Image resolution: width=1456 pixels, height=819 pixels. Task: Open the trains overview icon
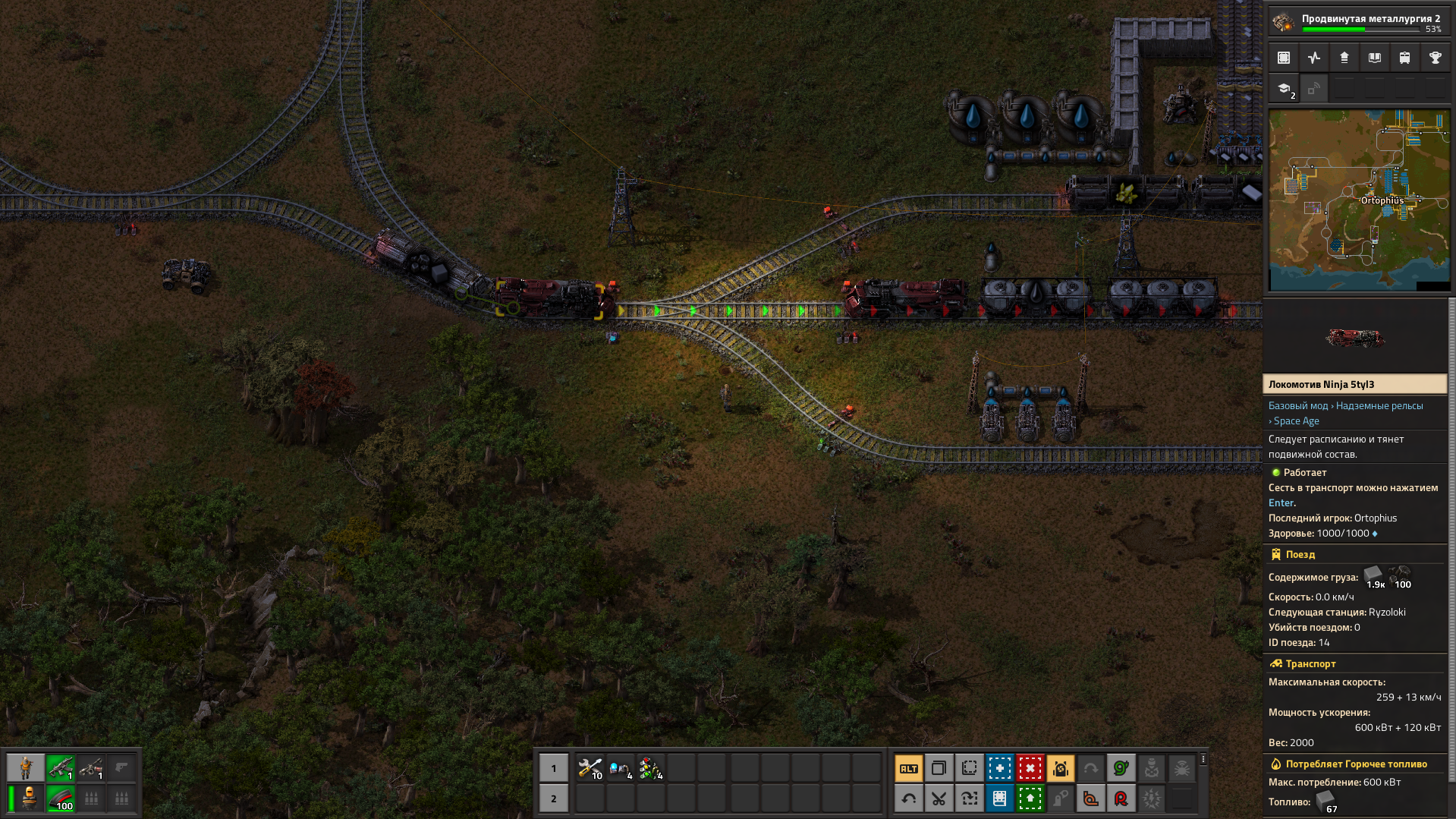pyautogui.click(x=1404, y=58)
